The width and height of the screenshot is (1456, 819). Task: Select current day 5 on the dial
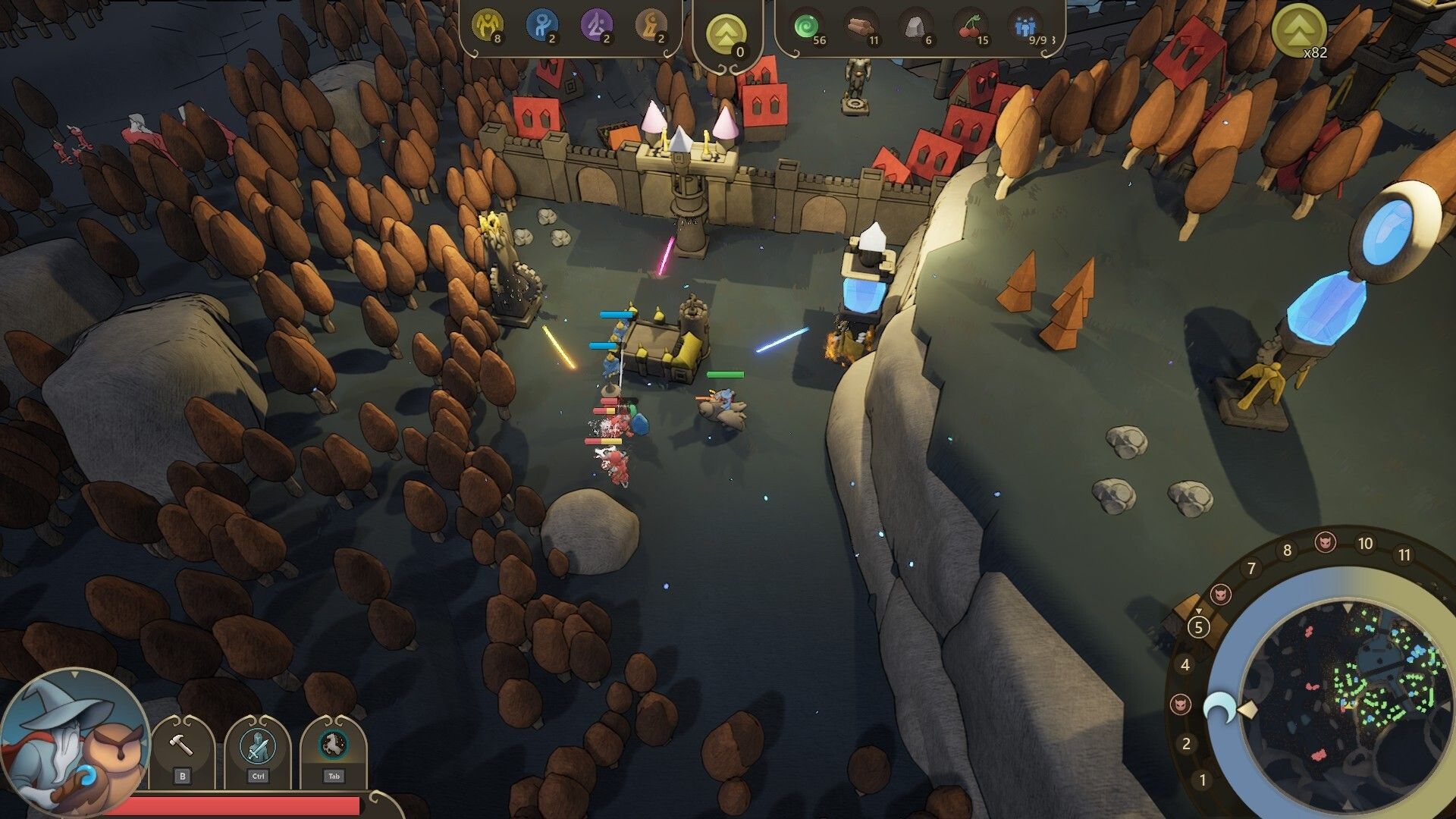click(1198, 627)
